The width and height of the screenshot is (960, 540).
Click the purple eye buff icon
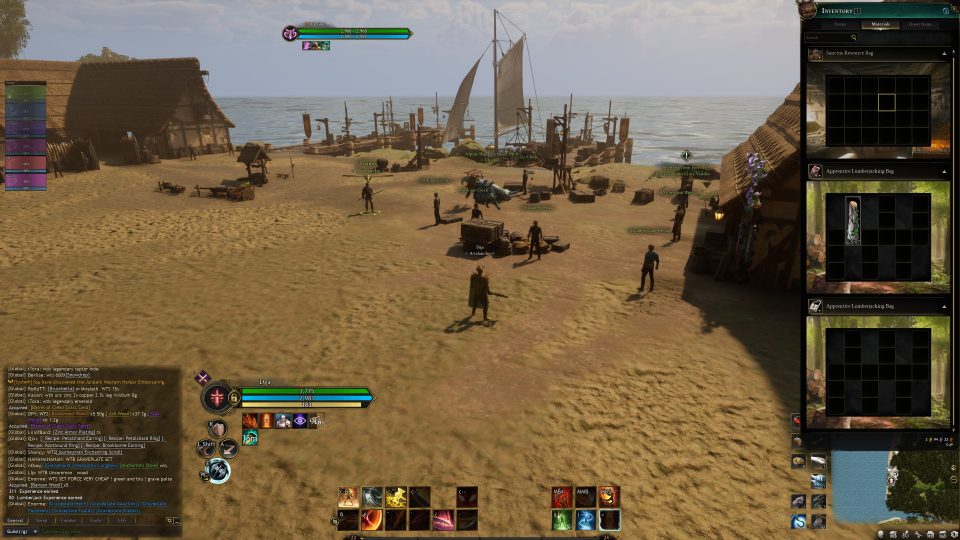300,421
